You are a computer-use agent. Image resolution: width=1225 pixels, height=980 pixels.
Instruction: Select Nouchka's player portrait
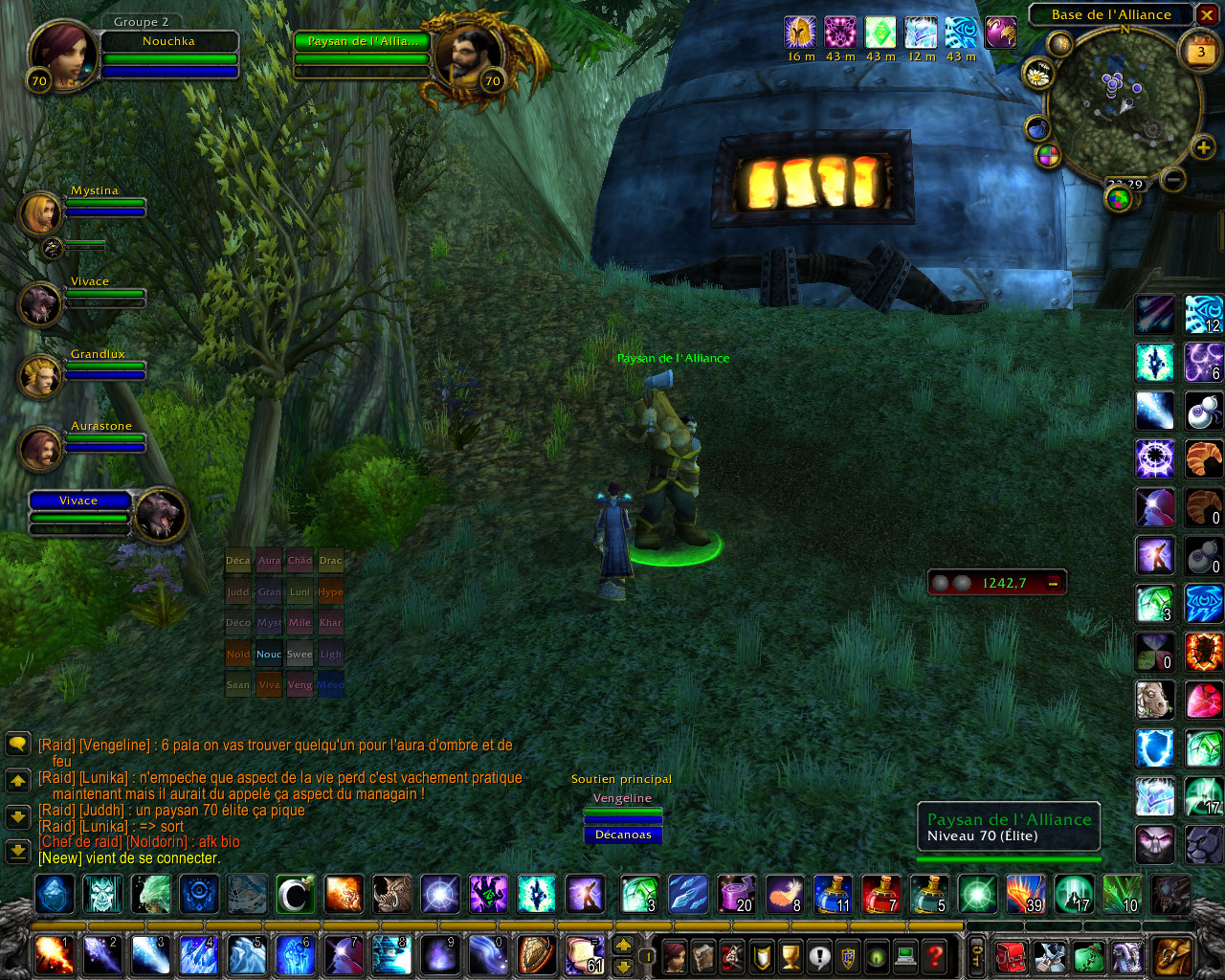tap(62, 56)
